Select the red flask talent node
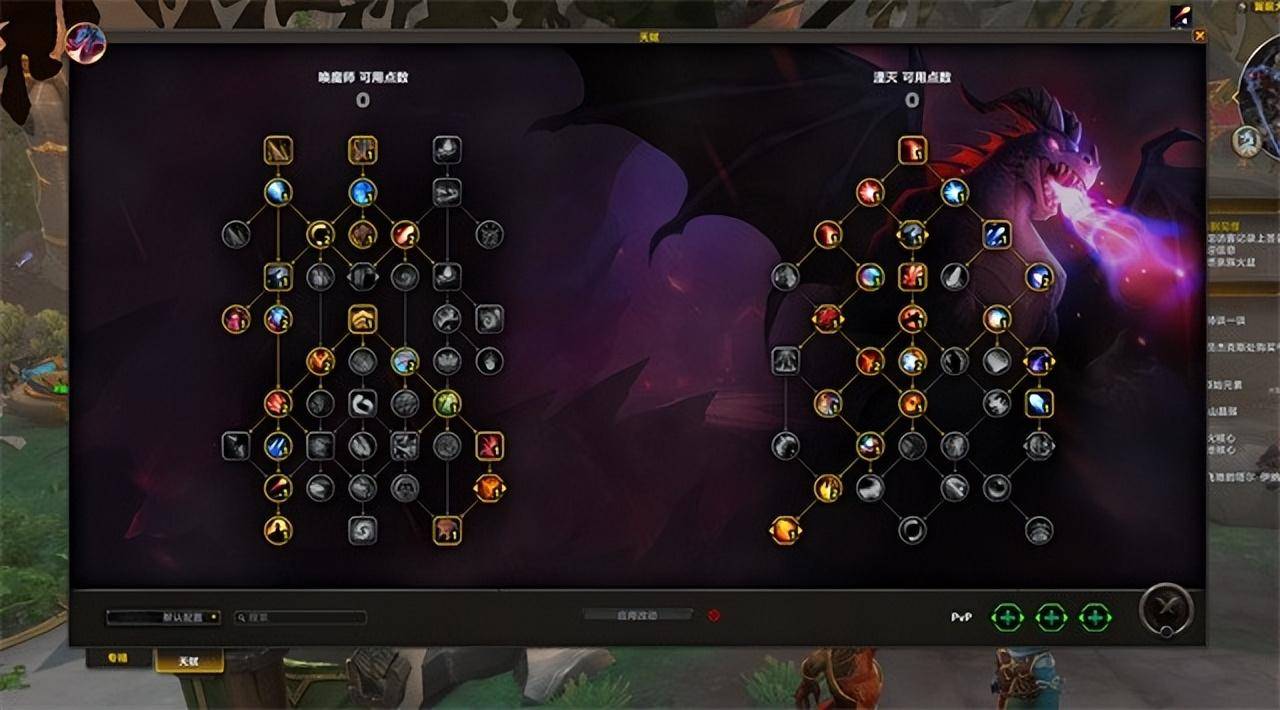The height and width of the screenshot is (710, 1280). [236, 319]
